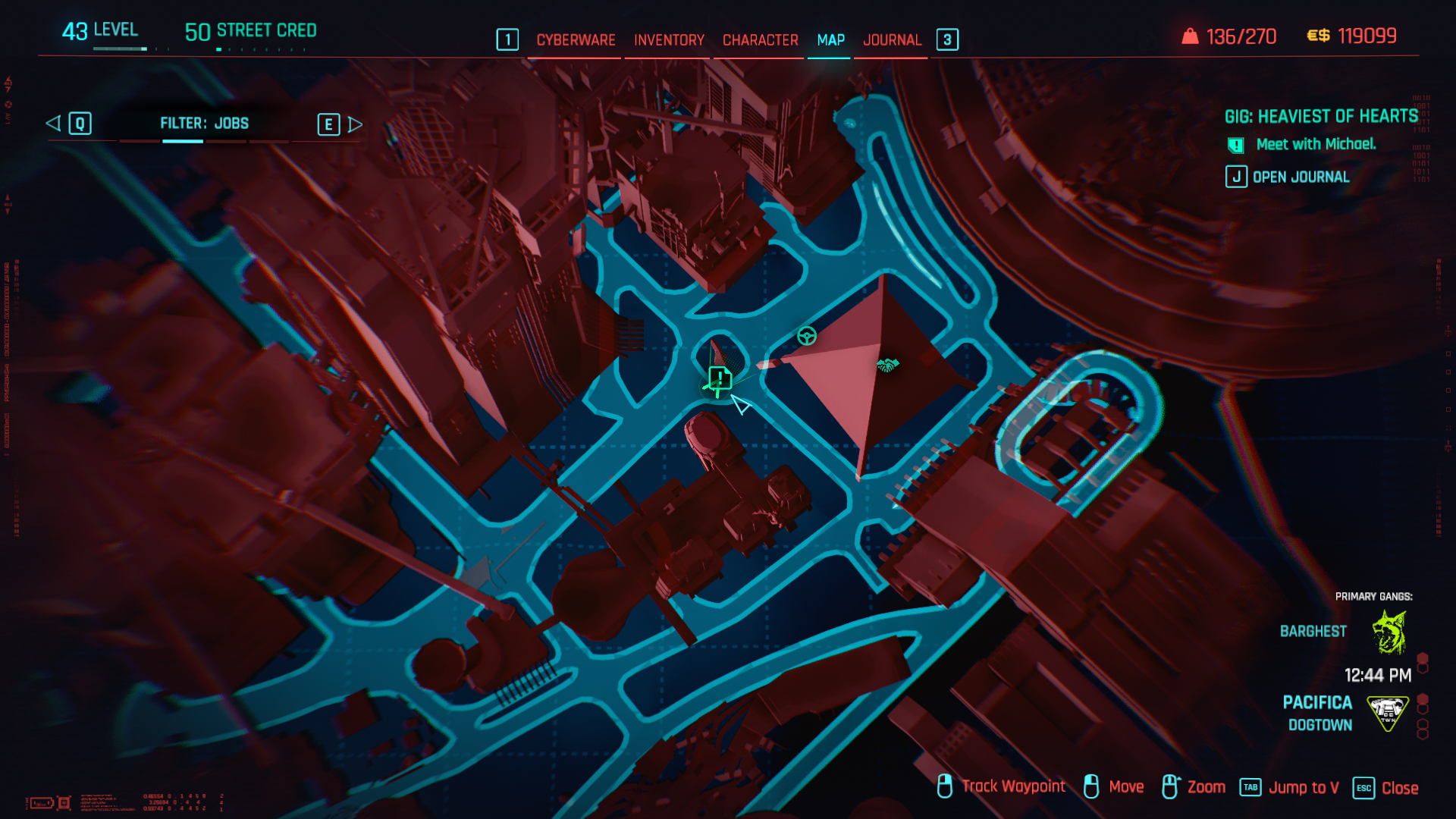Select the handshake gig icon on the map
The image size is (1456, 819).
tap(887, 363)
